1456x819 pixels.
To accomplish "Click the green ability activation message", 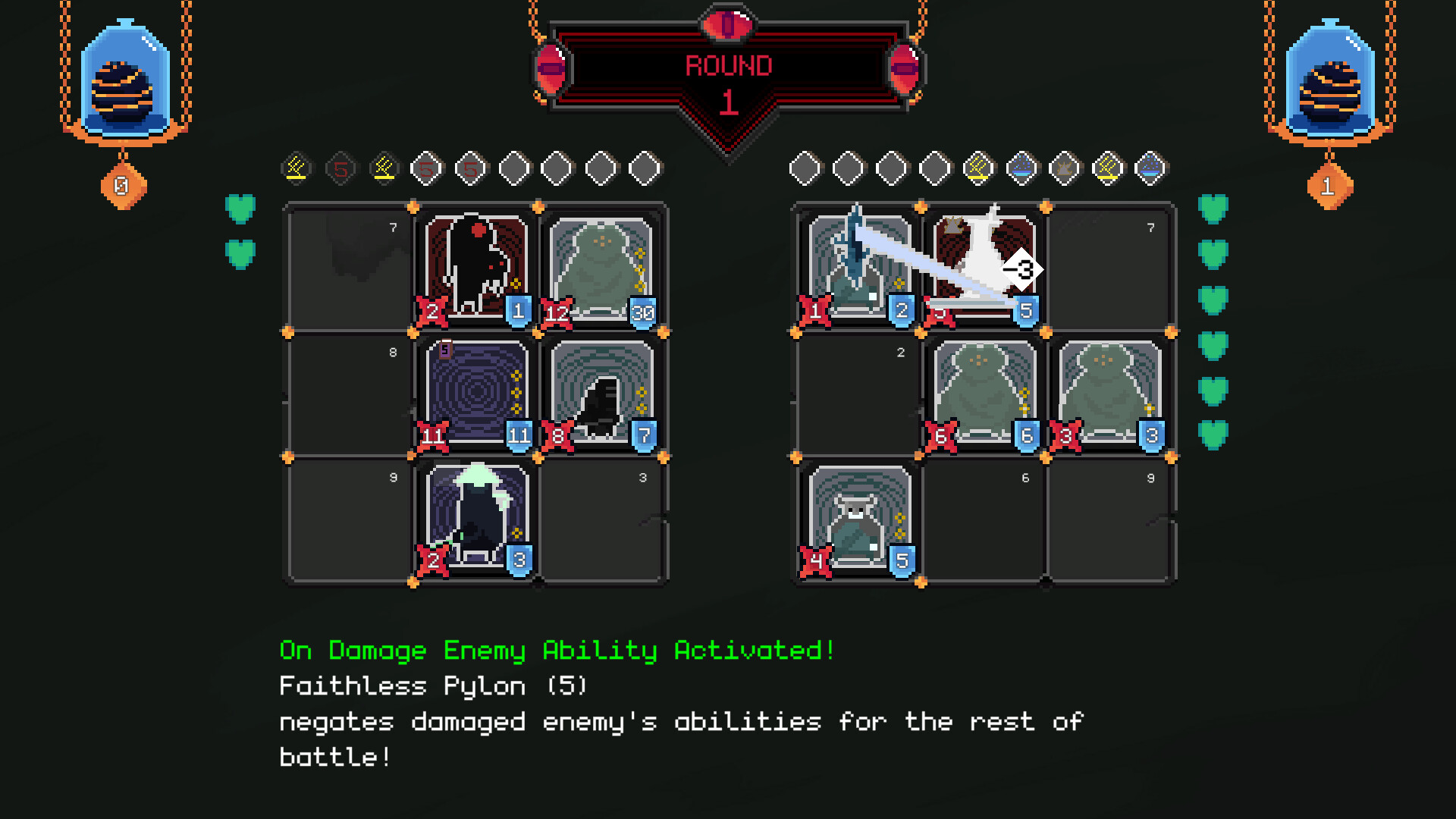I will [556, 651].
